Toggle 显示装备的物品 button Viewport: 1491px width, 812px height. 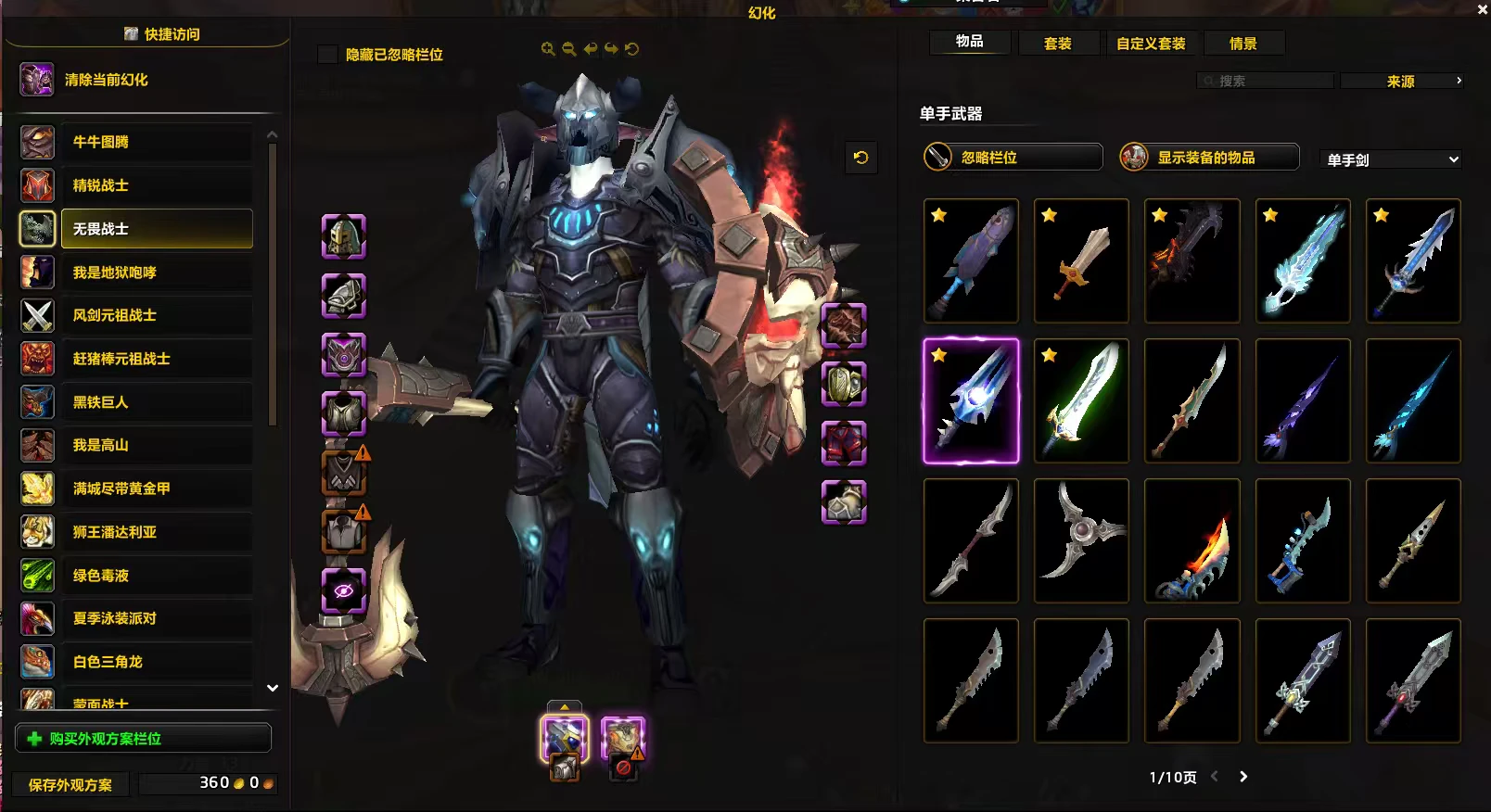pyautogui.click(x=1209, y=158)
